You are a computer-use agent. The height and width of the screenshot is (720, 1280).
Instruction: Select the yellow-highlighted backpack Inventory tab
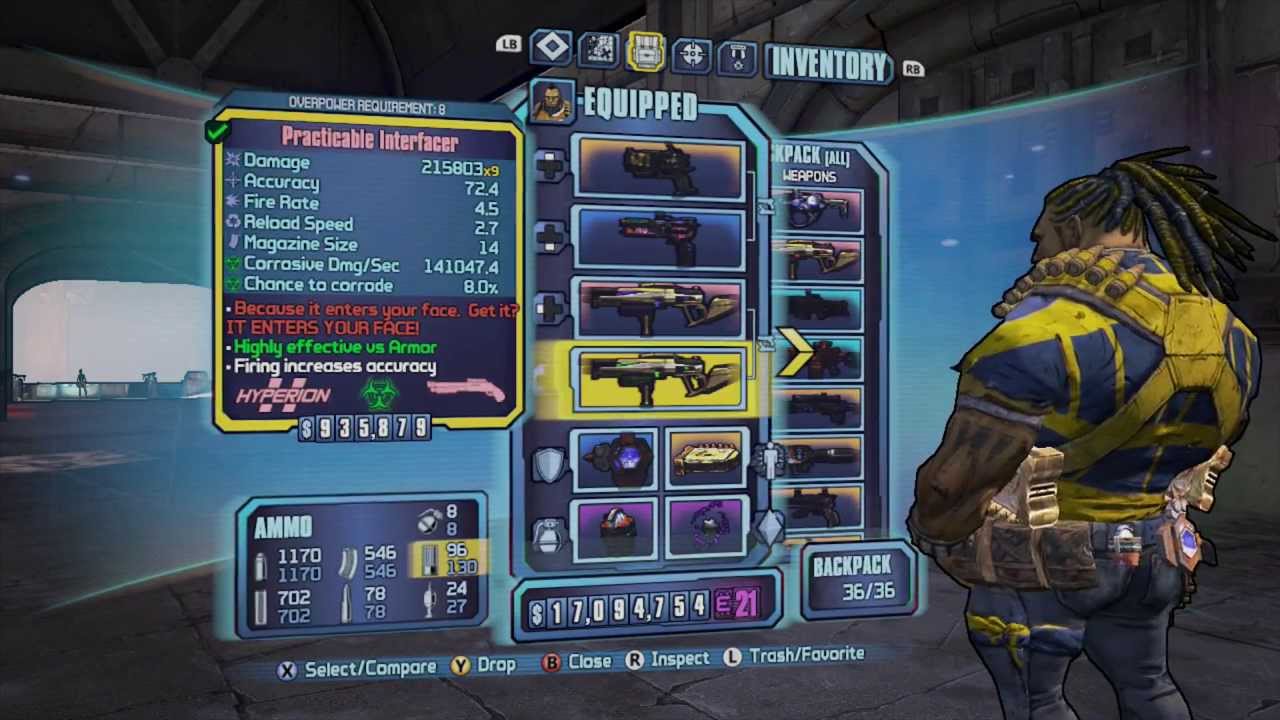646,51
